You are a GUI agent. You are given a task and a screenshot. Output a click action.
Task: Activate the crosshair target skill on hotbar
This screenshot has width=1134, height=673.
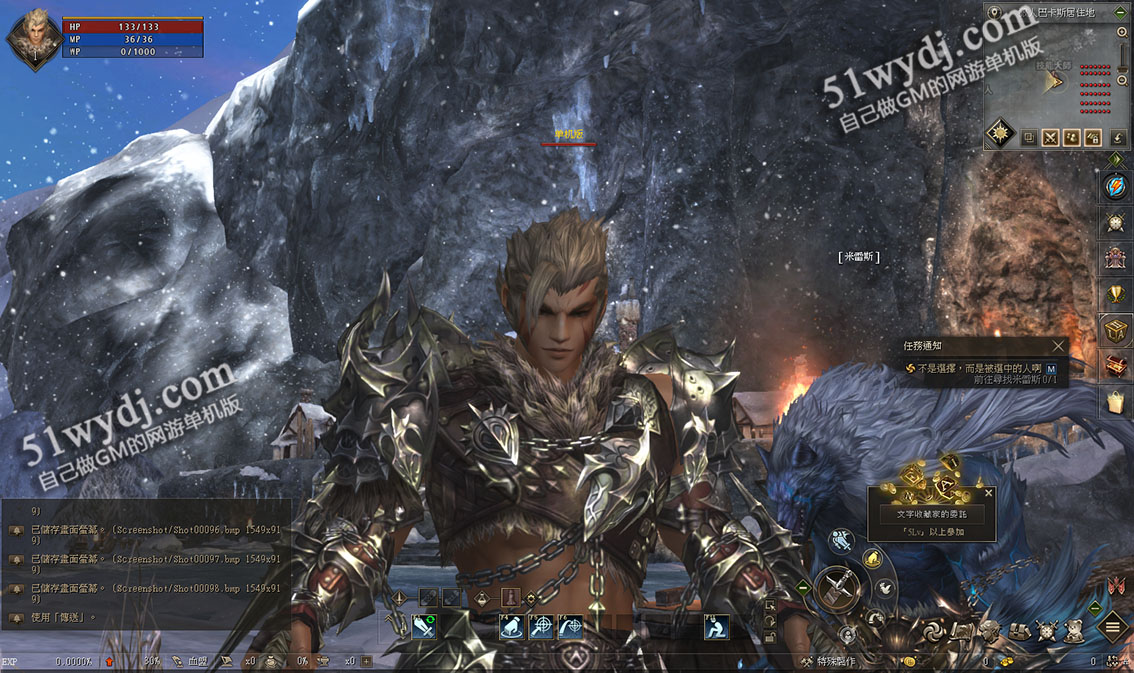[x=542, y=627]
